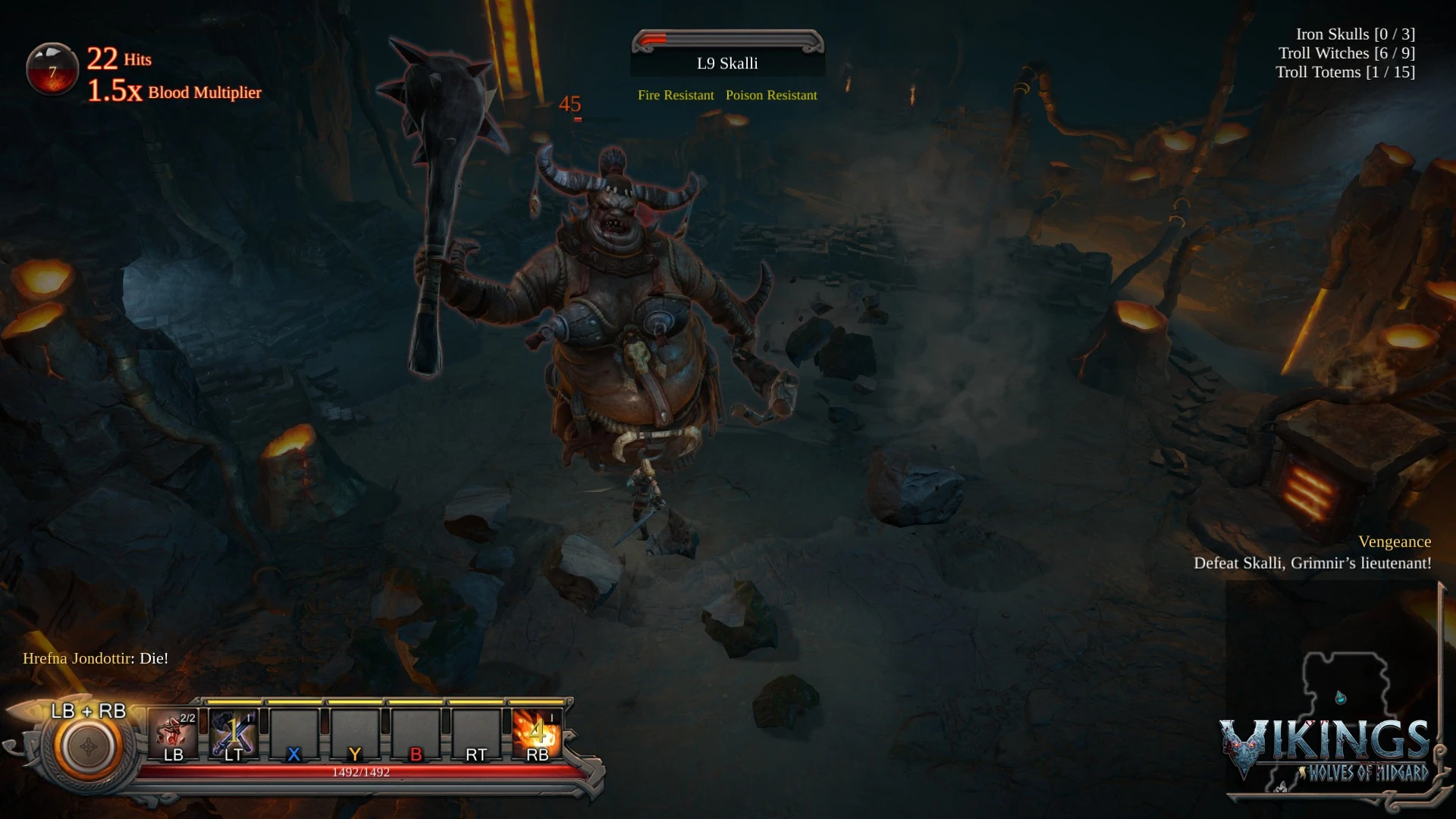Use the red healing charm in the LB slot
This screenshot has height=819, width=1456.
tap(174, 734)
